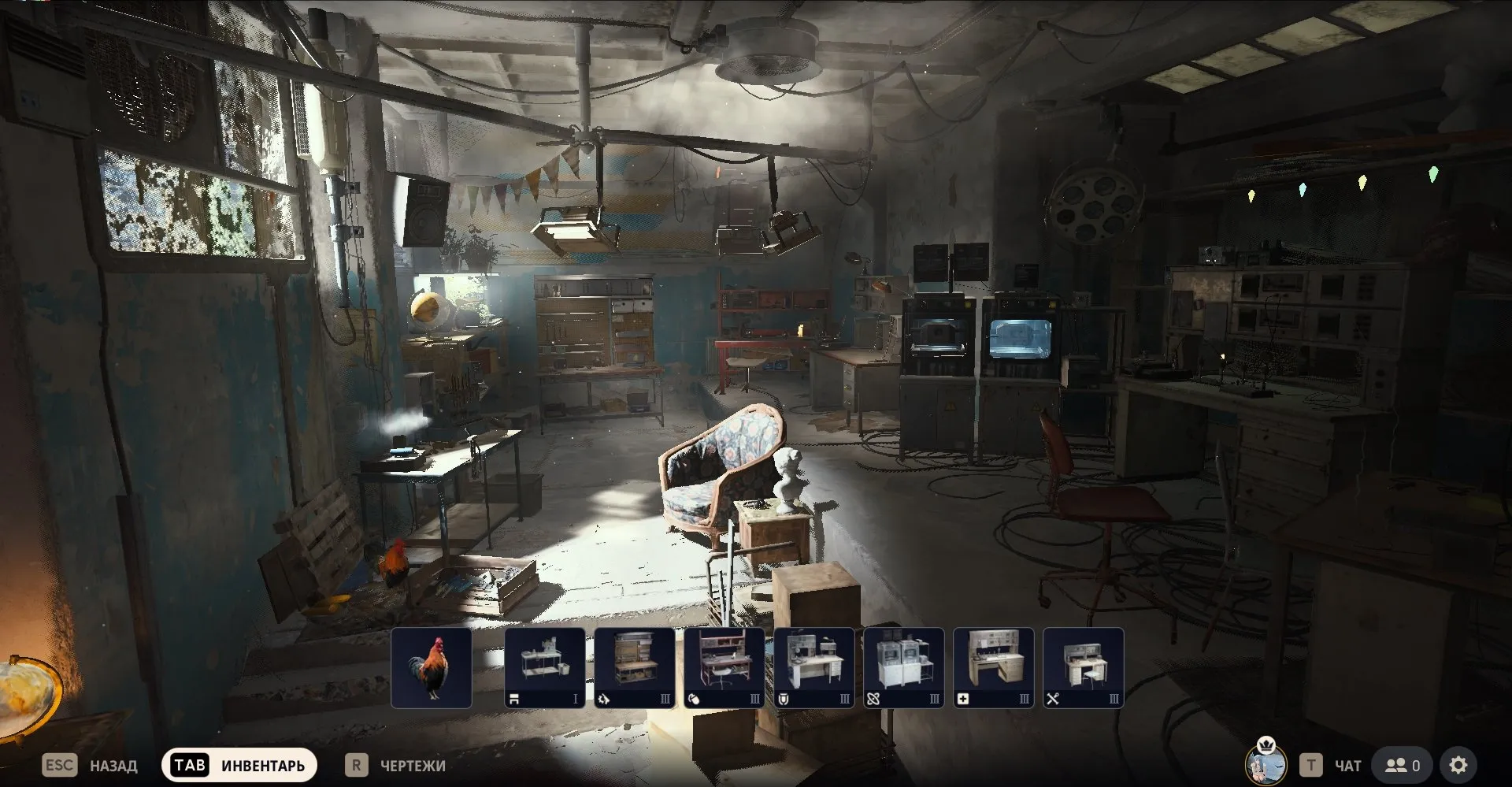Open the white desk module with shield icon
This screenshot has width=1512, height=787.
tap(813, 668)
